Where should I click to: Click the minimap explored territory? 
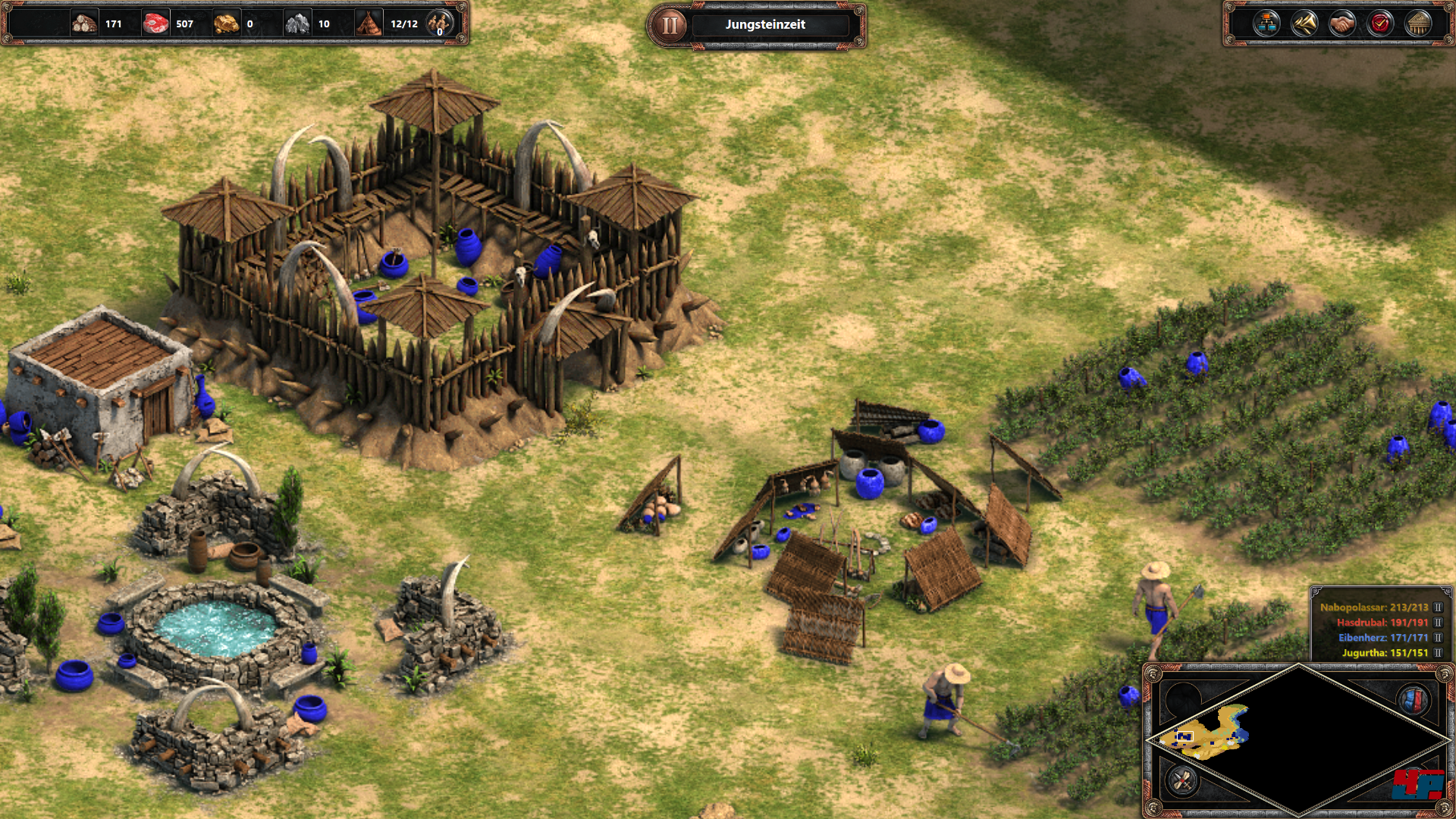pyautogui.click(x=1210, y=733)
